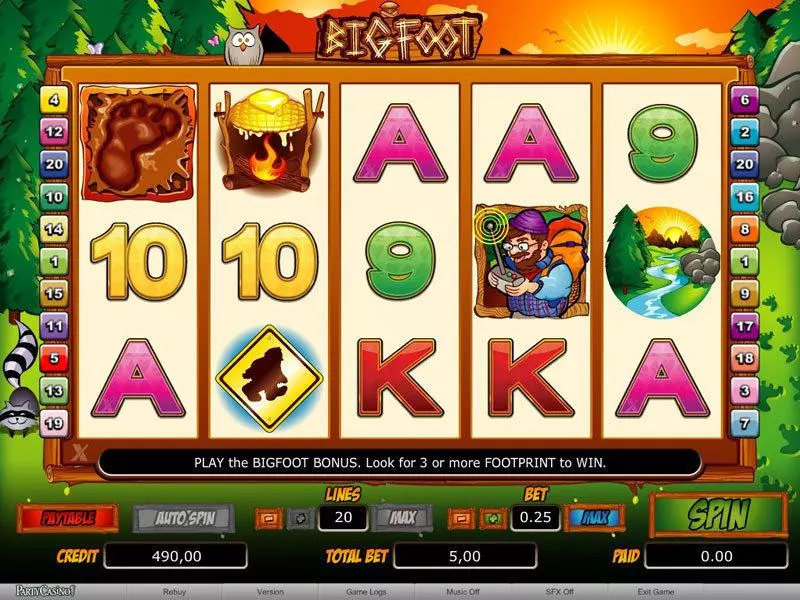Viewport: 800px width, 600px height.
Task: Increase the number of lines
Action: (x=299, y=518)
